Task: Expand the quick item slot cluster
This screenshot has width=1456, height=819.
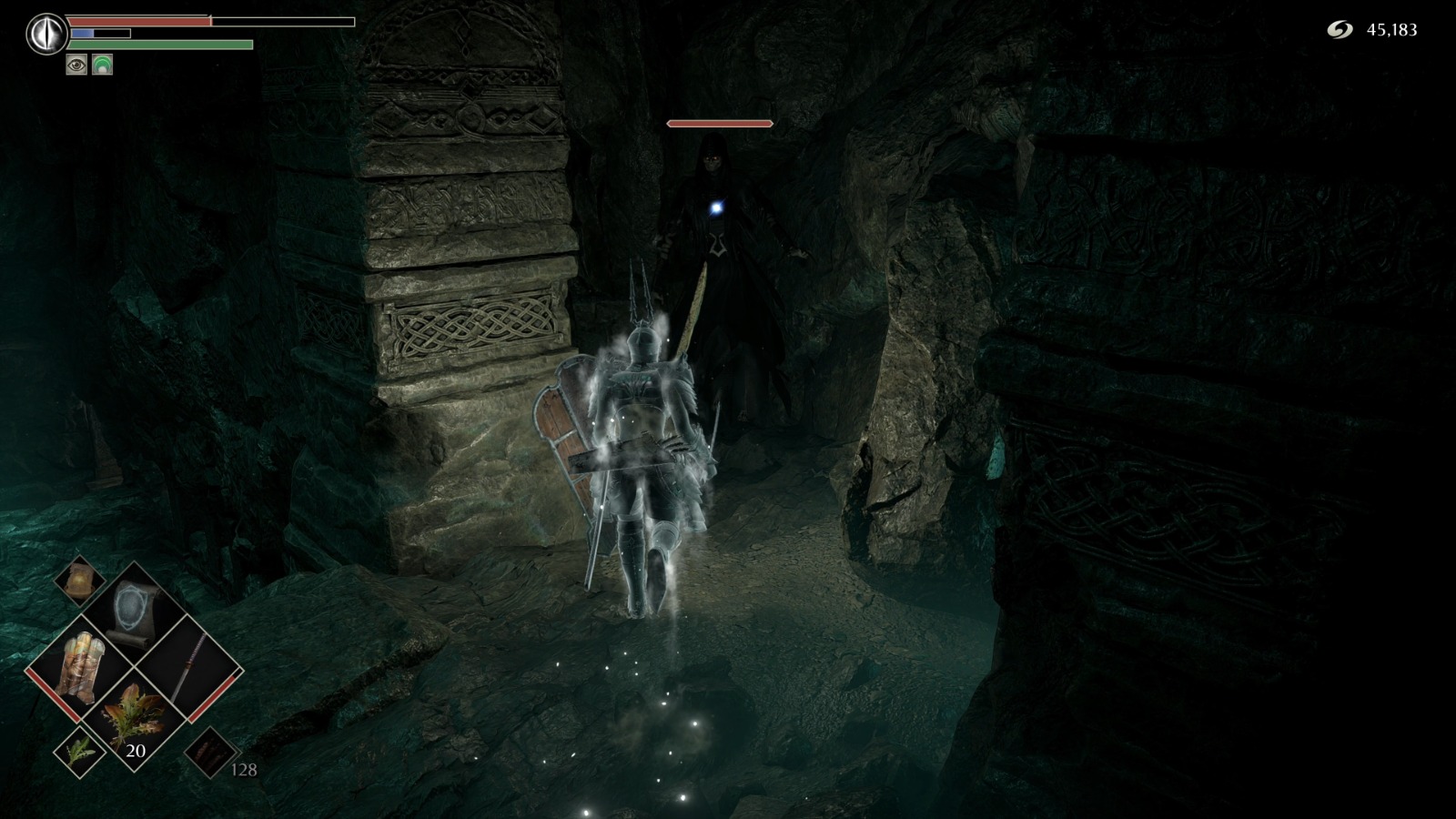Action: 135,669
